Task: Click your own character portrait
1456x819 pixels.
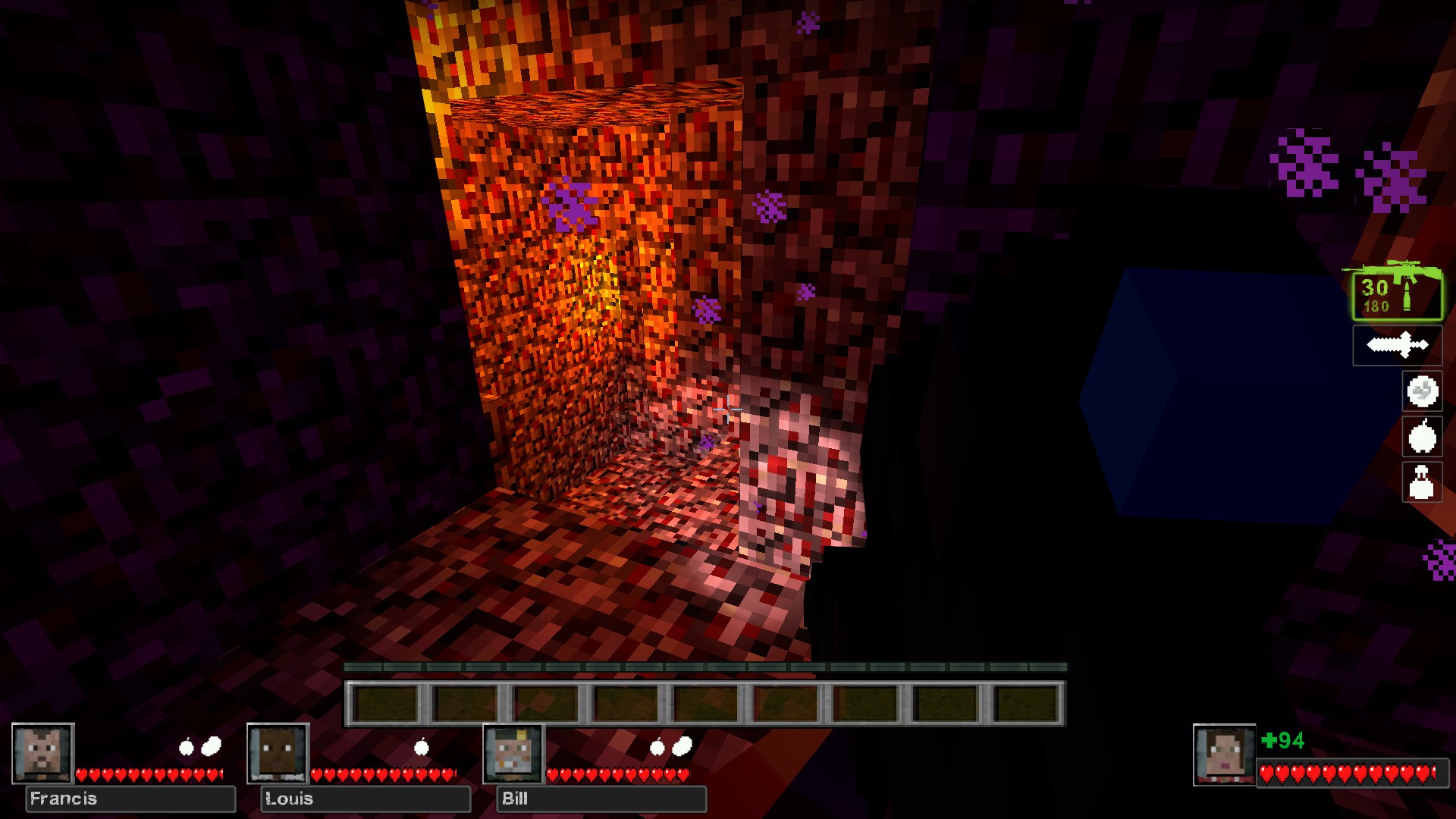Action: pos(1223,754)
